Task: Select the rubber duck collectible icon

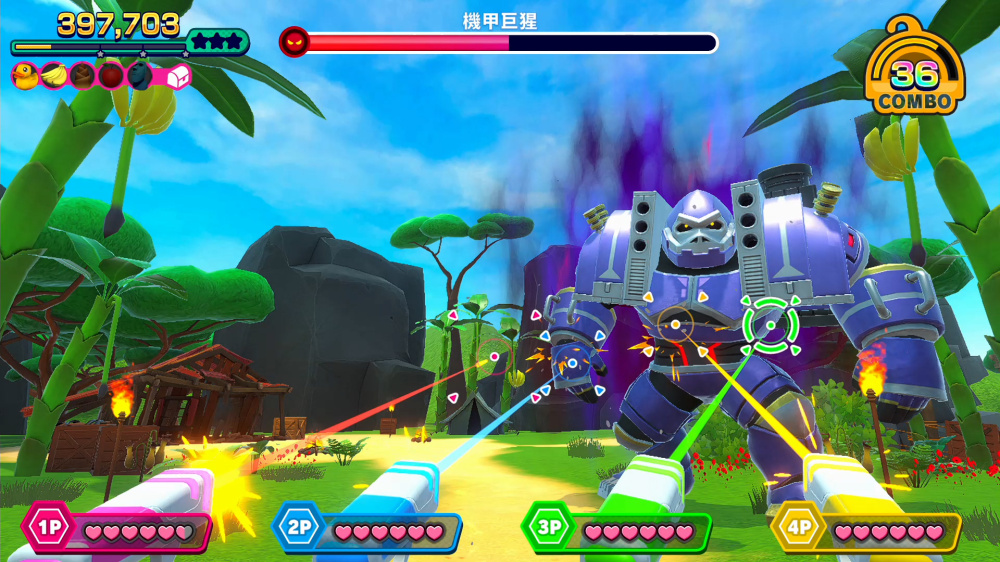Action: tap(24, 75)
